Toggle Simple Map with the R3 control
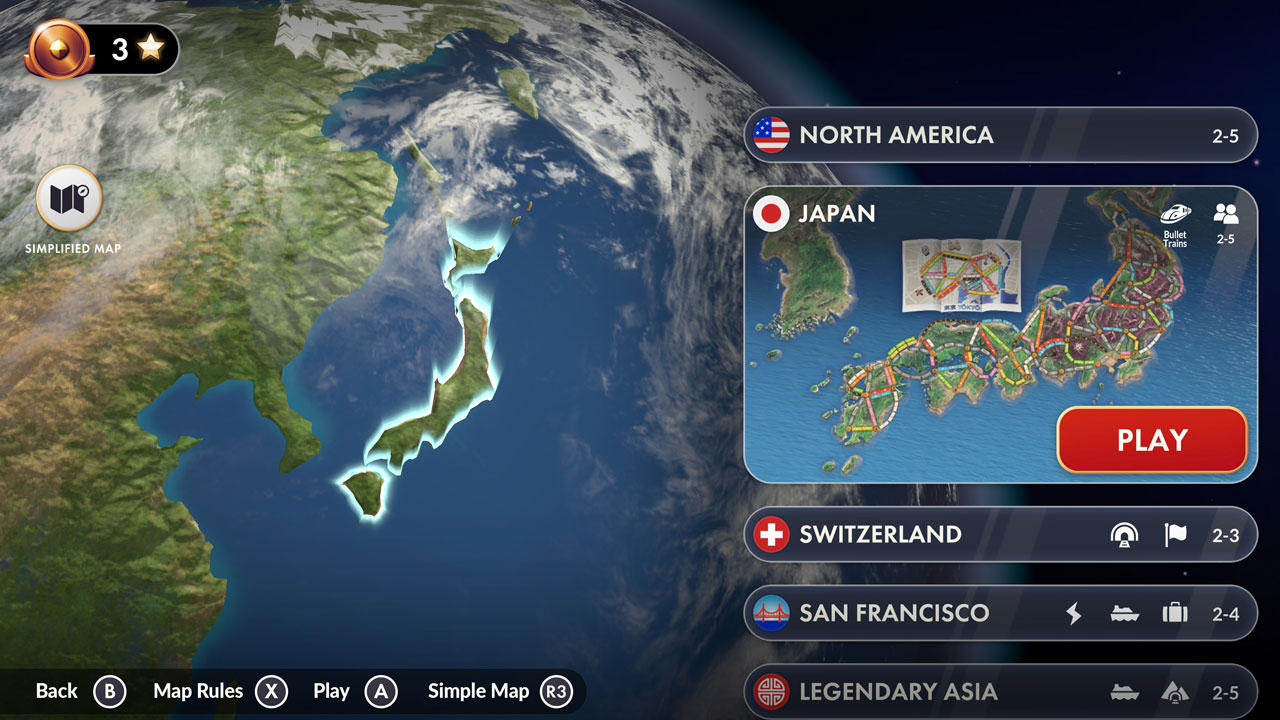This screenshot has width=1280, height=720. tap(557, 690)
